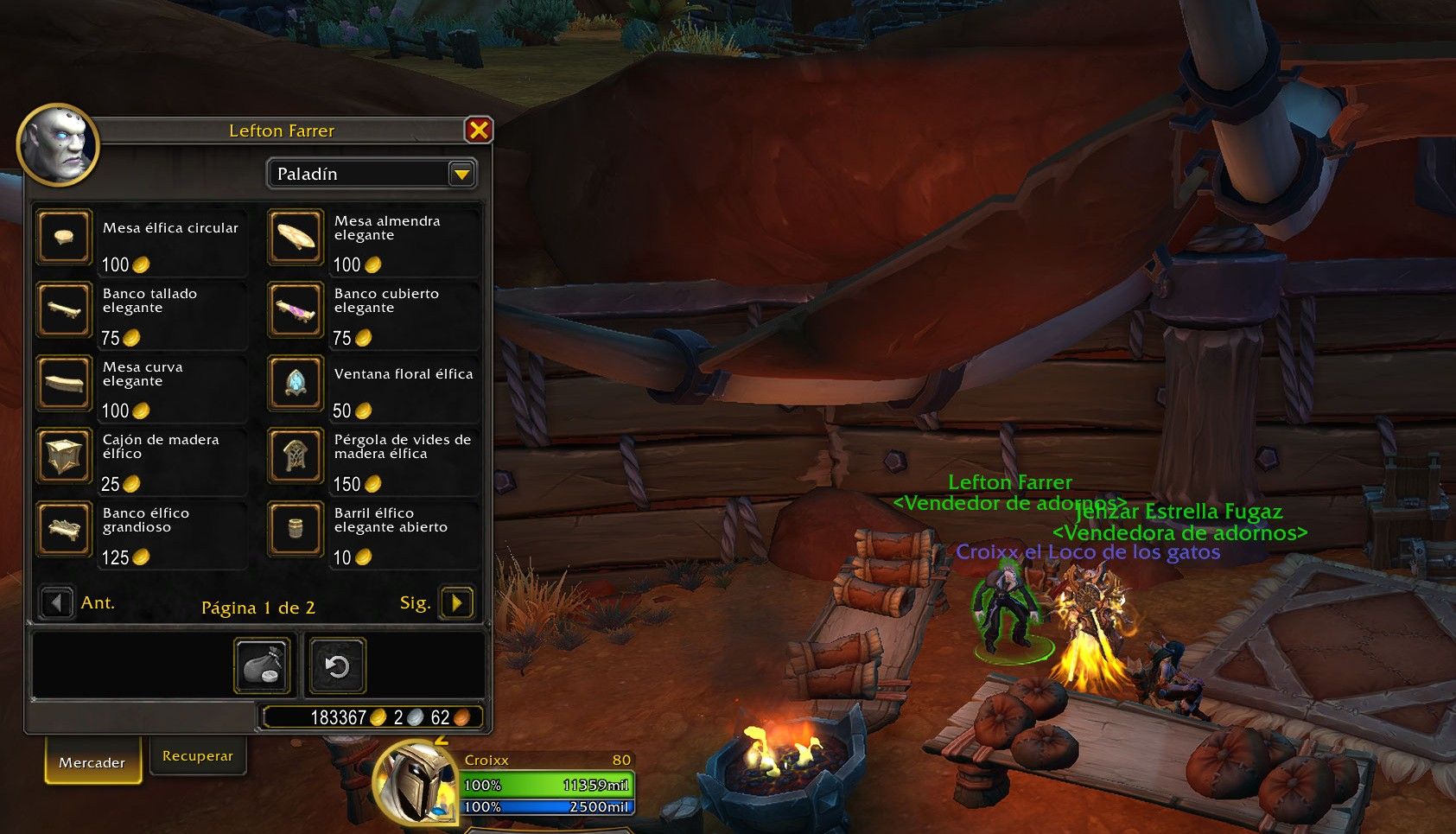
Task: Go to the next merchant page
Action: (x=456, y=602)
